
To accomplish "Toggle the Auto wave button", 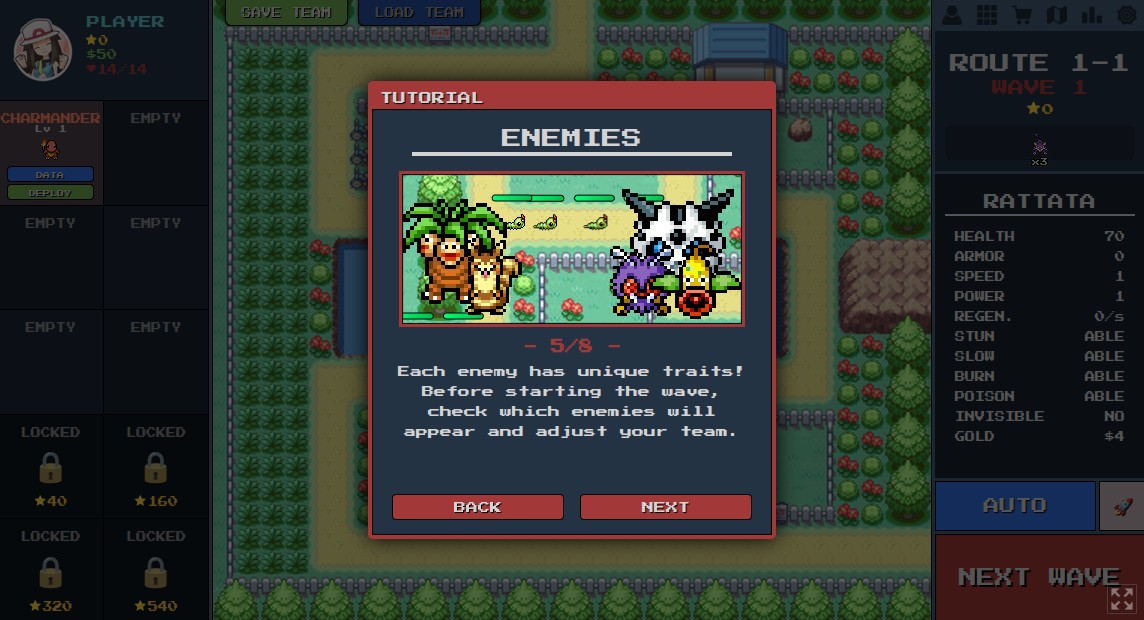I will pos(1014,505).
